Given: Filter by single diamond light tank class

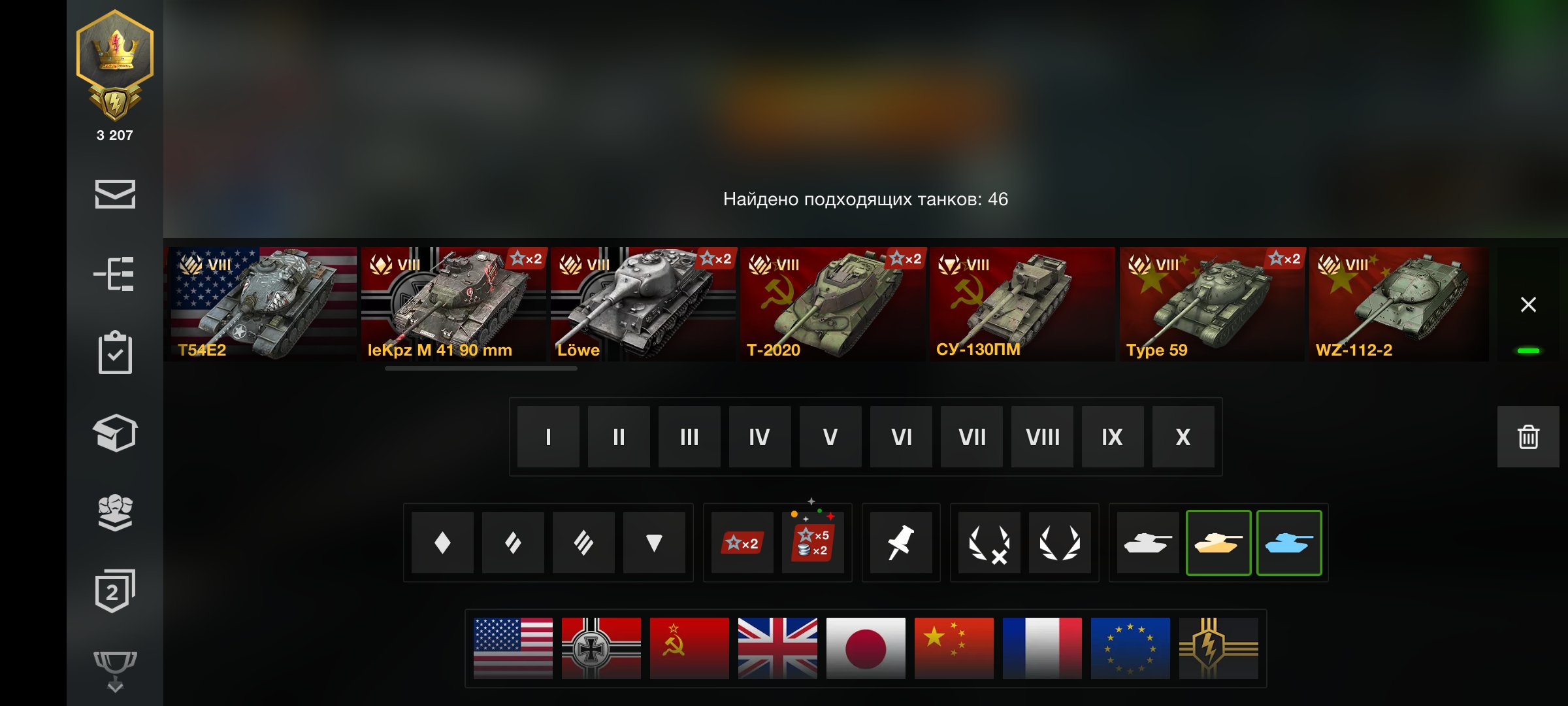Looking at the screenshot, I should click(442, 543).
